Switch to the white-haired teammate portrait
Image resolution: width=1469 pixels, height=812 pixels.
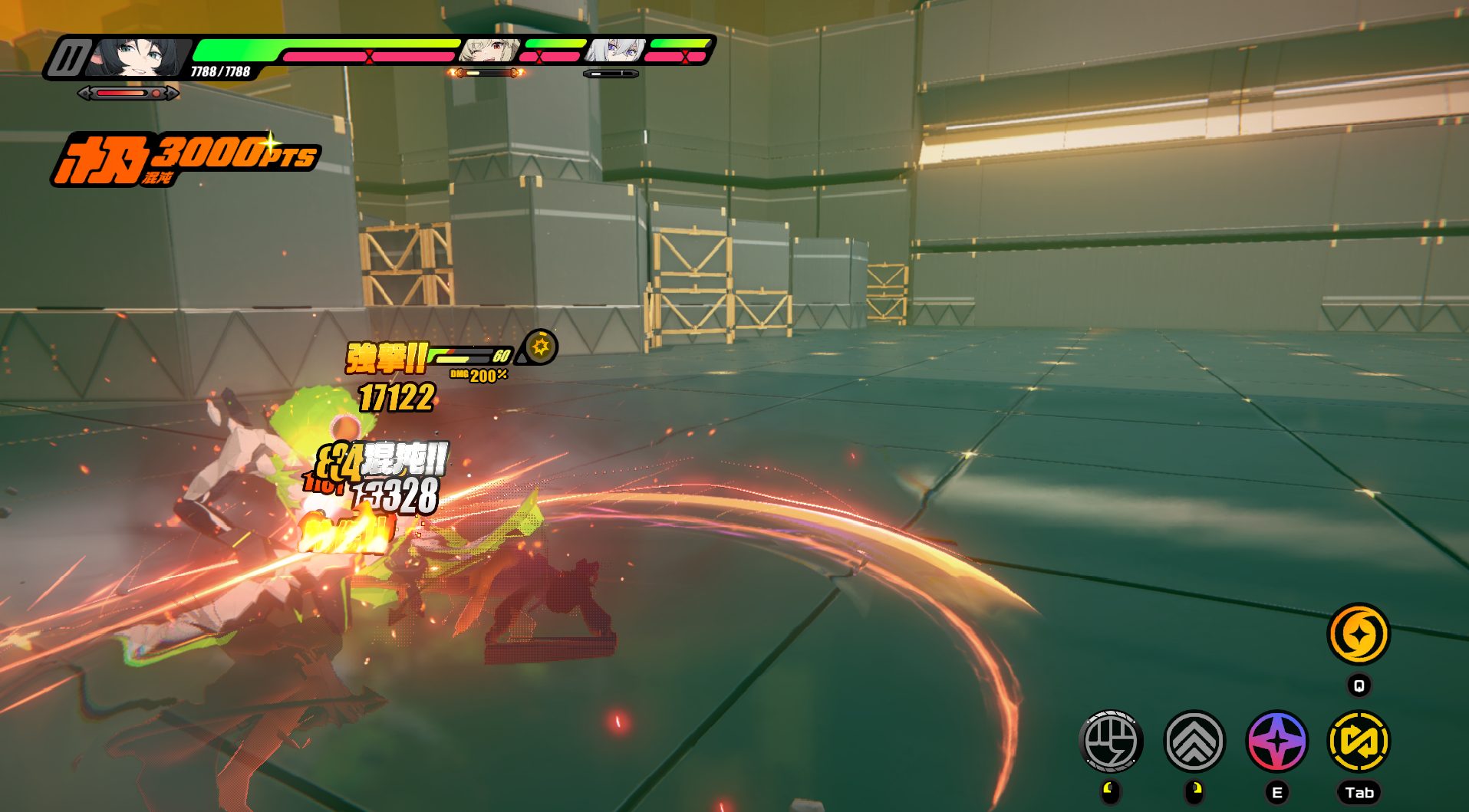click(x=614, y=51)
